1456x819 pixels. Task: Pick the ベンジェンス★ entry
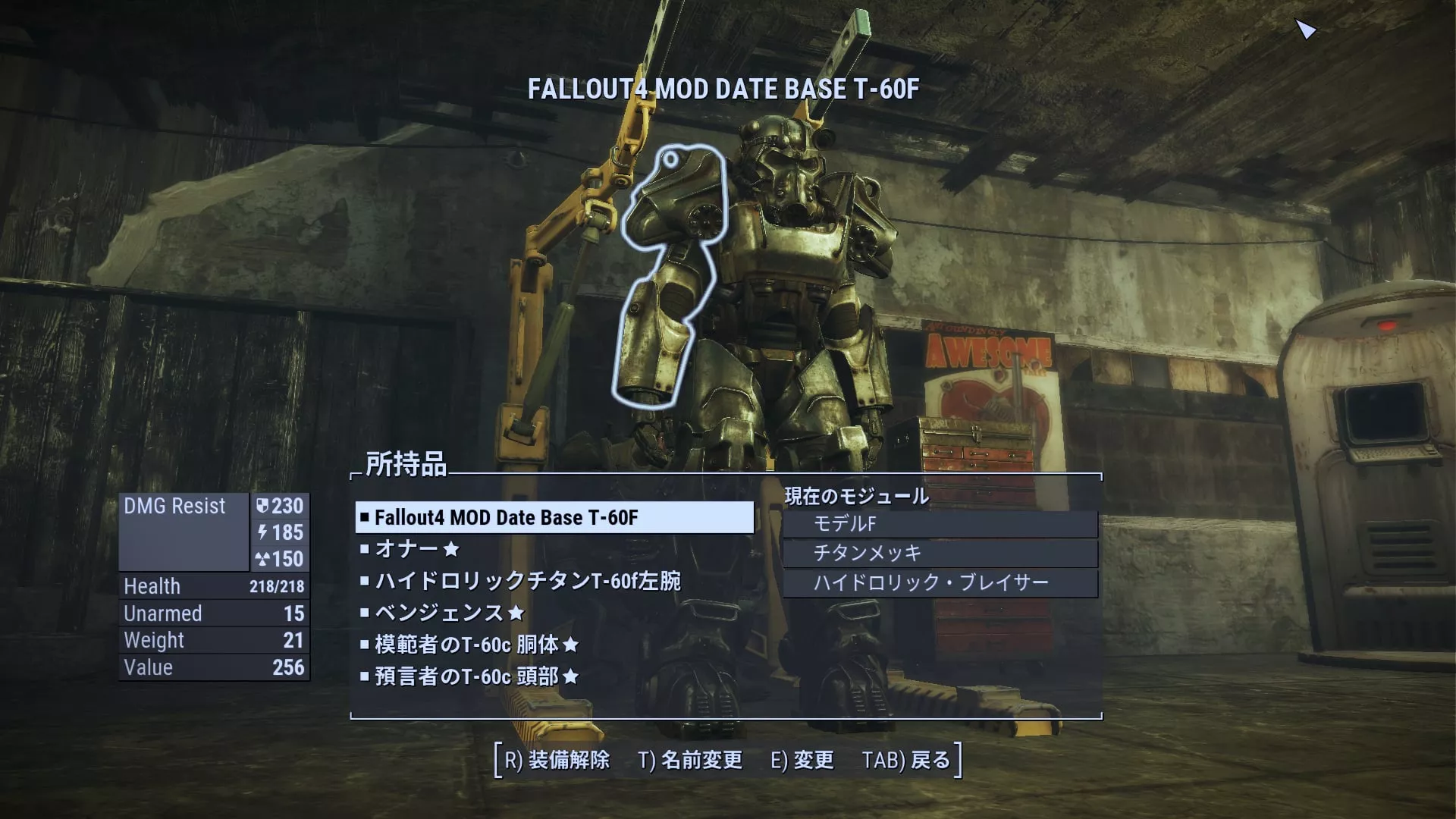pos(449,613)
